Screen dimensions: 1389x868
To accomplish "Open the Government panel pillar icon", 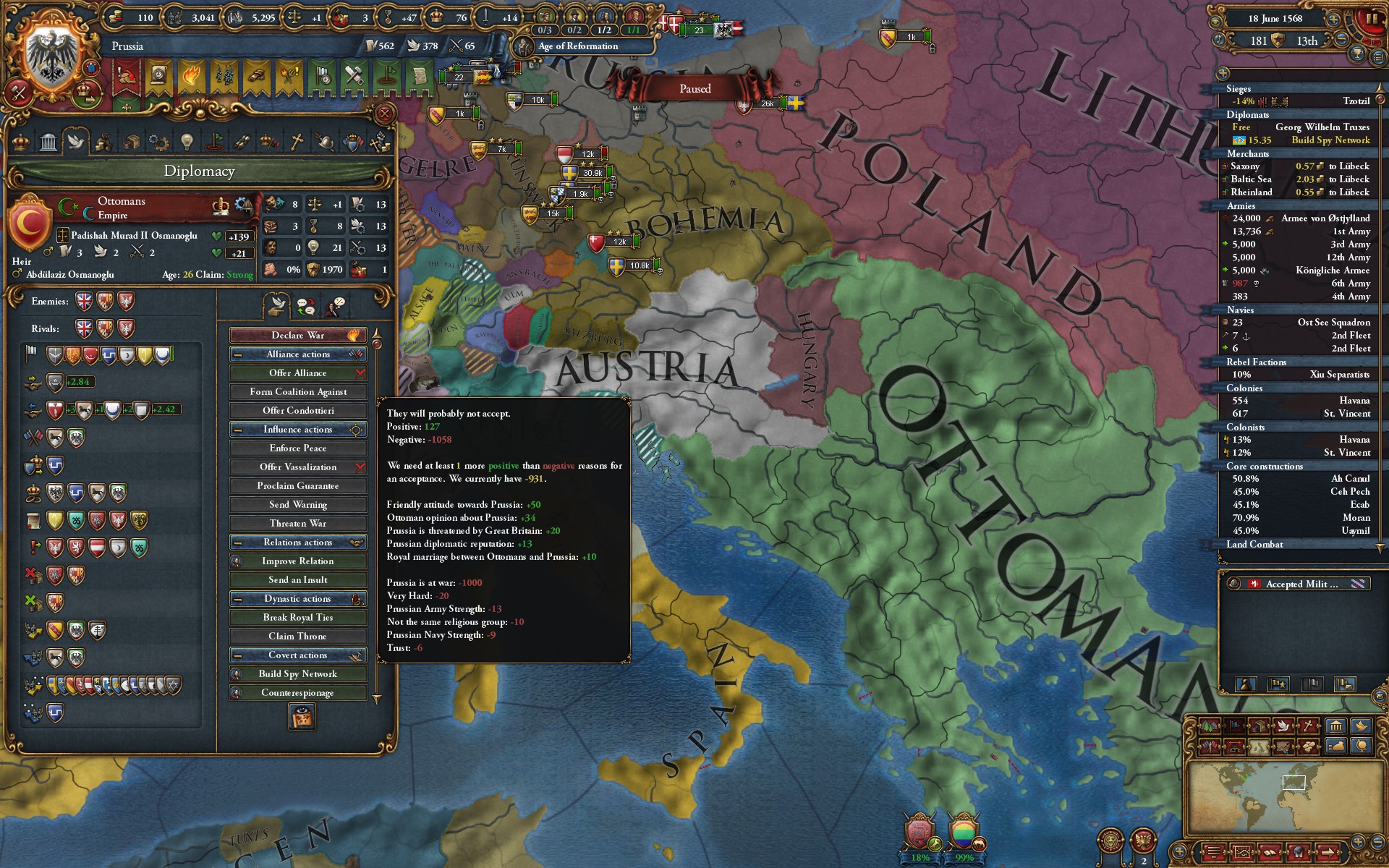I will [x=48, y=141].
